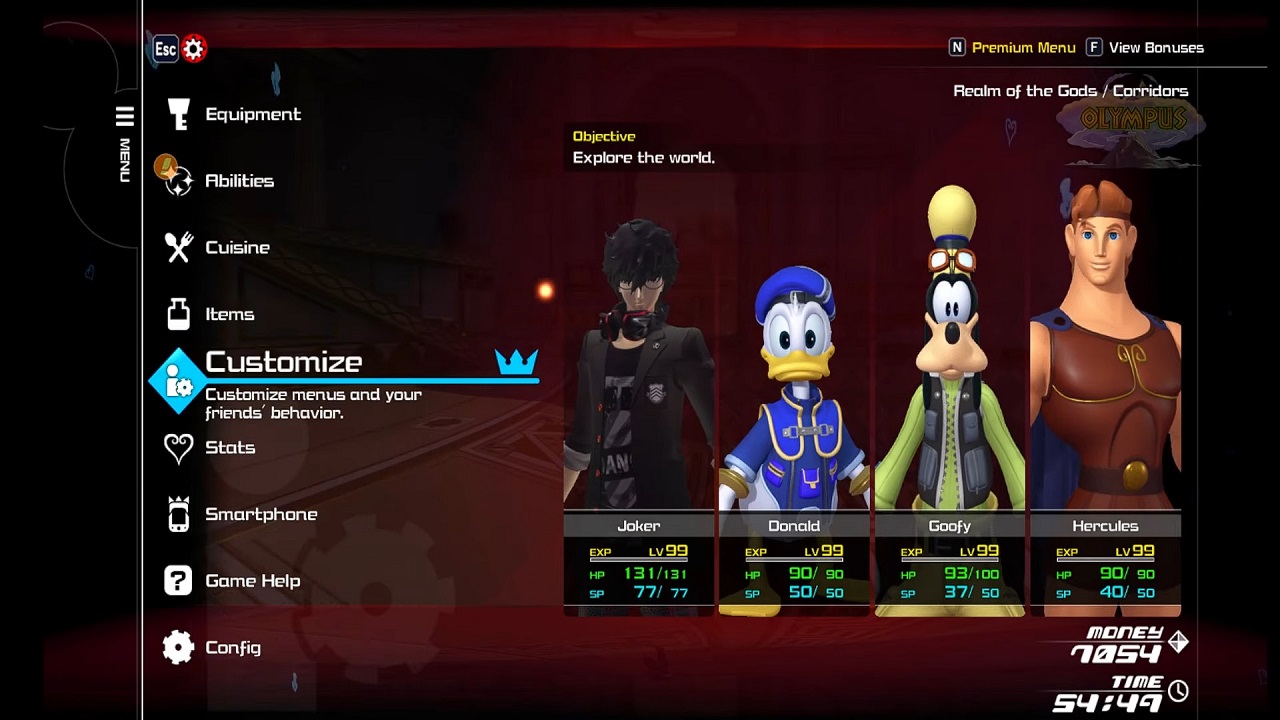Image resolution: width=1280 pixels, height=720 pixels.
Task: Click the View Bonuses option
Action: [1155, 48]
